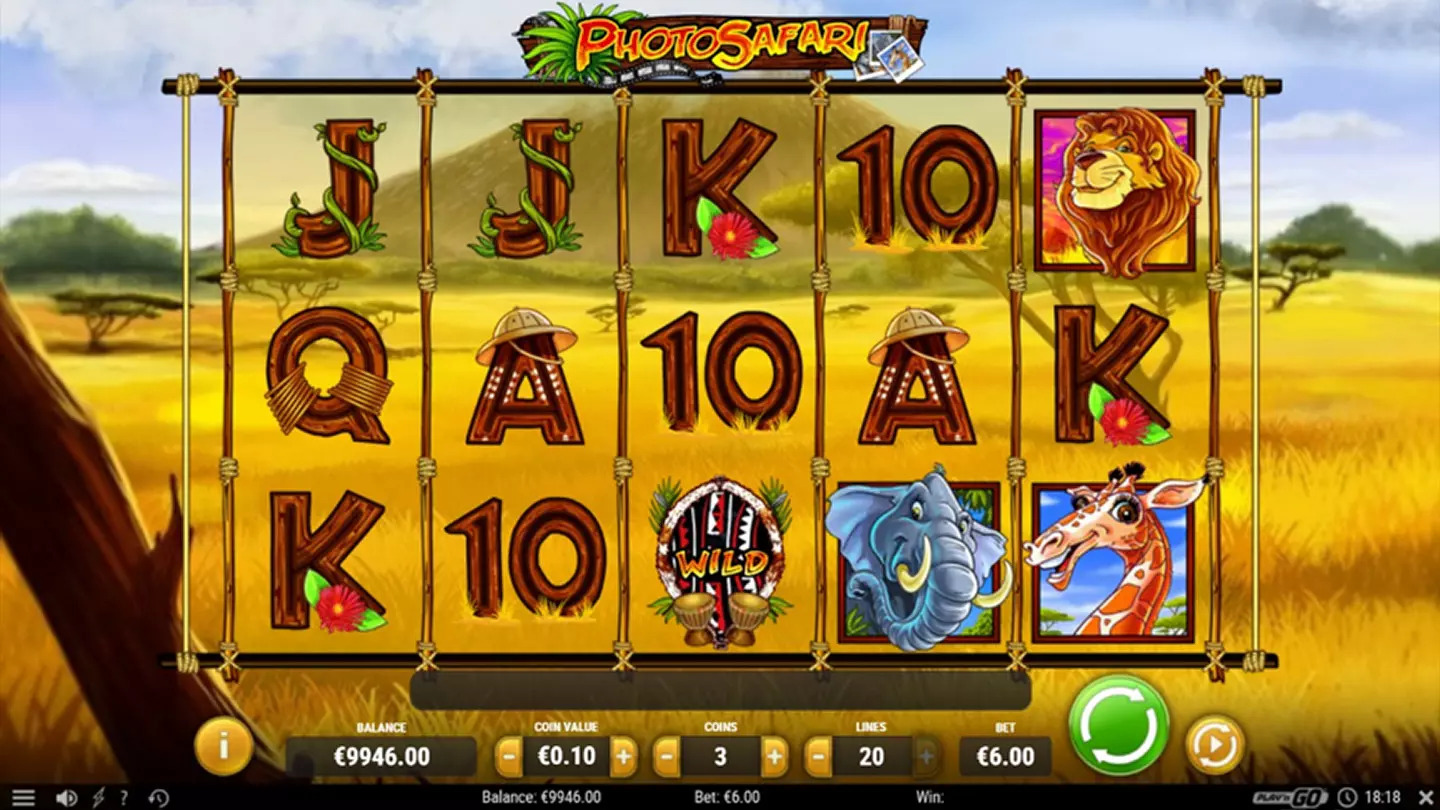
Task: Click the Bet amount showing €6.00
Action: (x=1005, y=757)
